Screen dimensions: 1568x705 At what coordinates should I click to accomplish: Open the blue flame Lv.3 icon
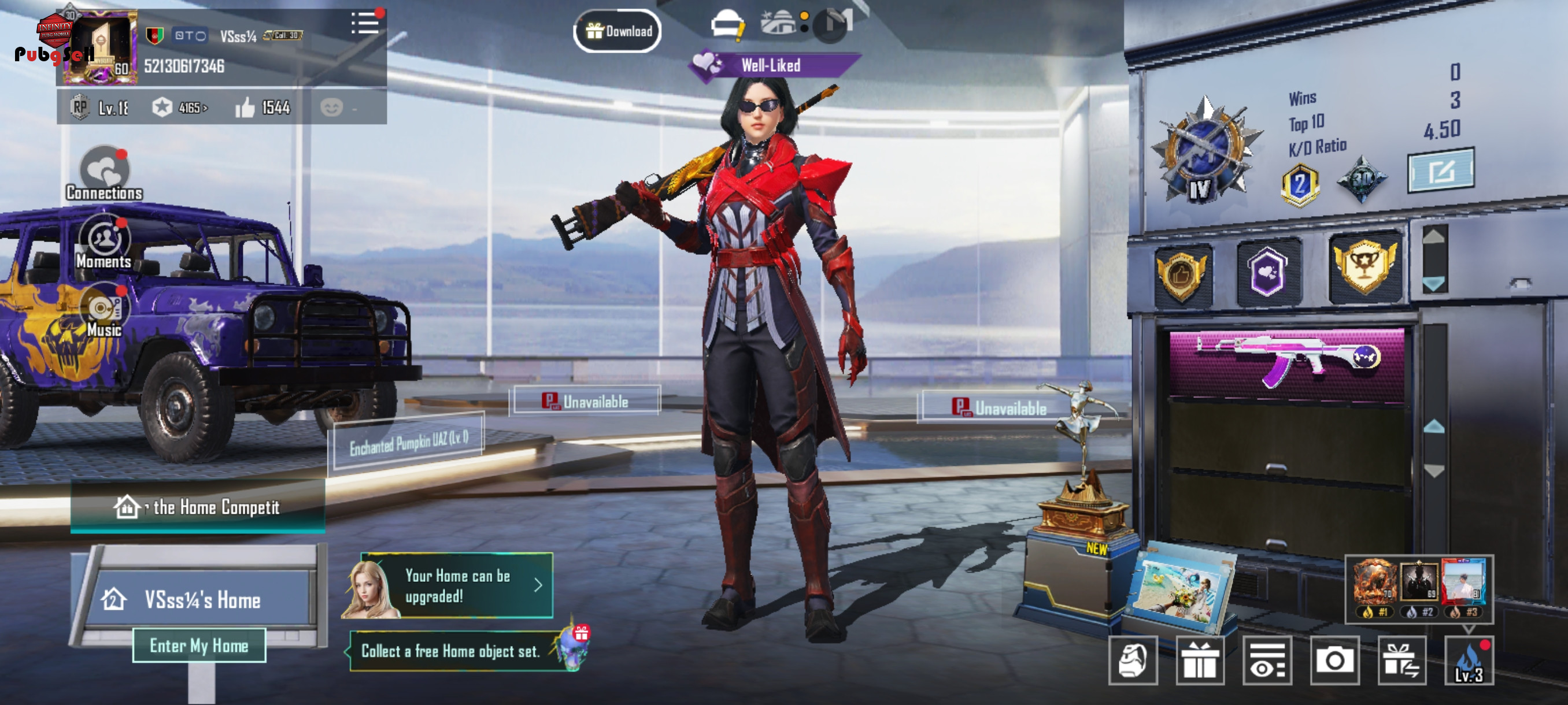[x=1469, y=660]
